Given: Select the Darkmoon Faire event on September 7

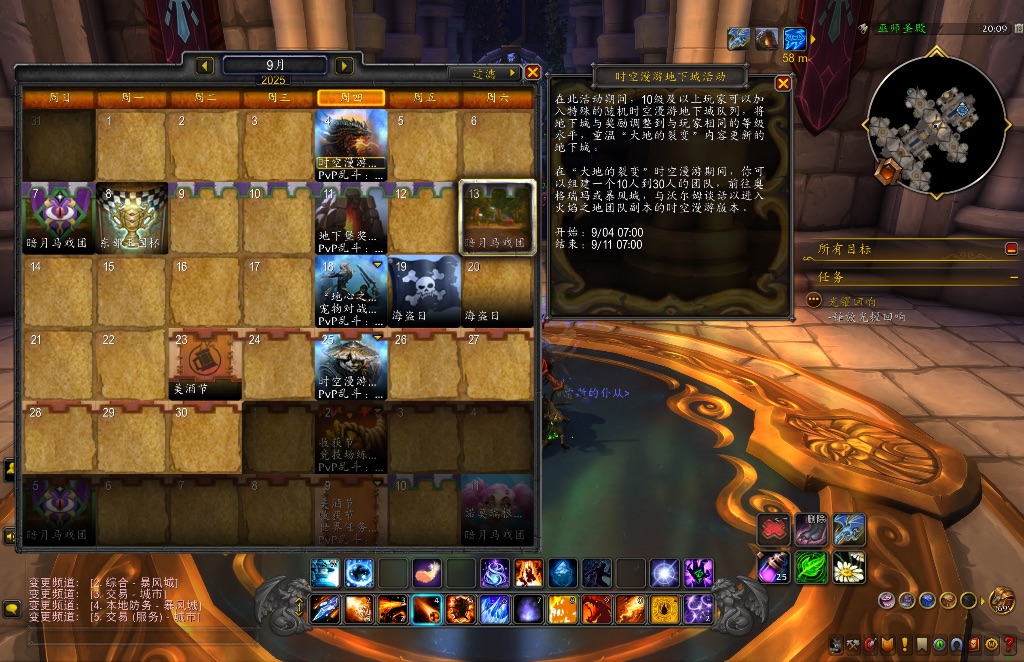Looking at the screenshot, I should pos(59,217).
